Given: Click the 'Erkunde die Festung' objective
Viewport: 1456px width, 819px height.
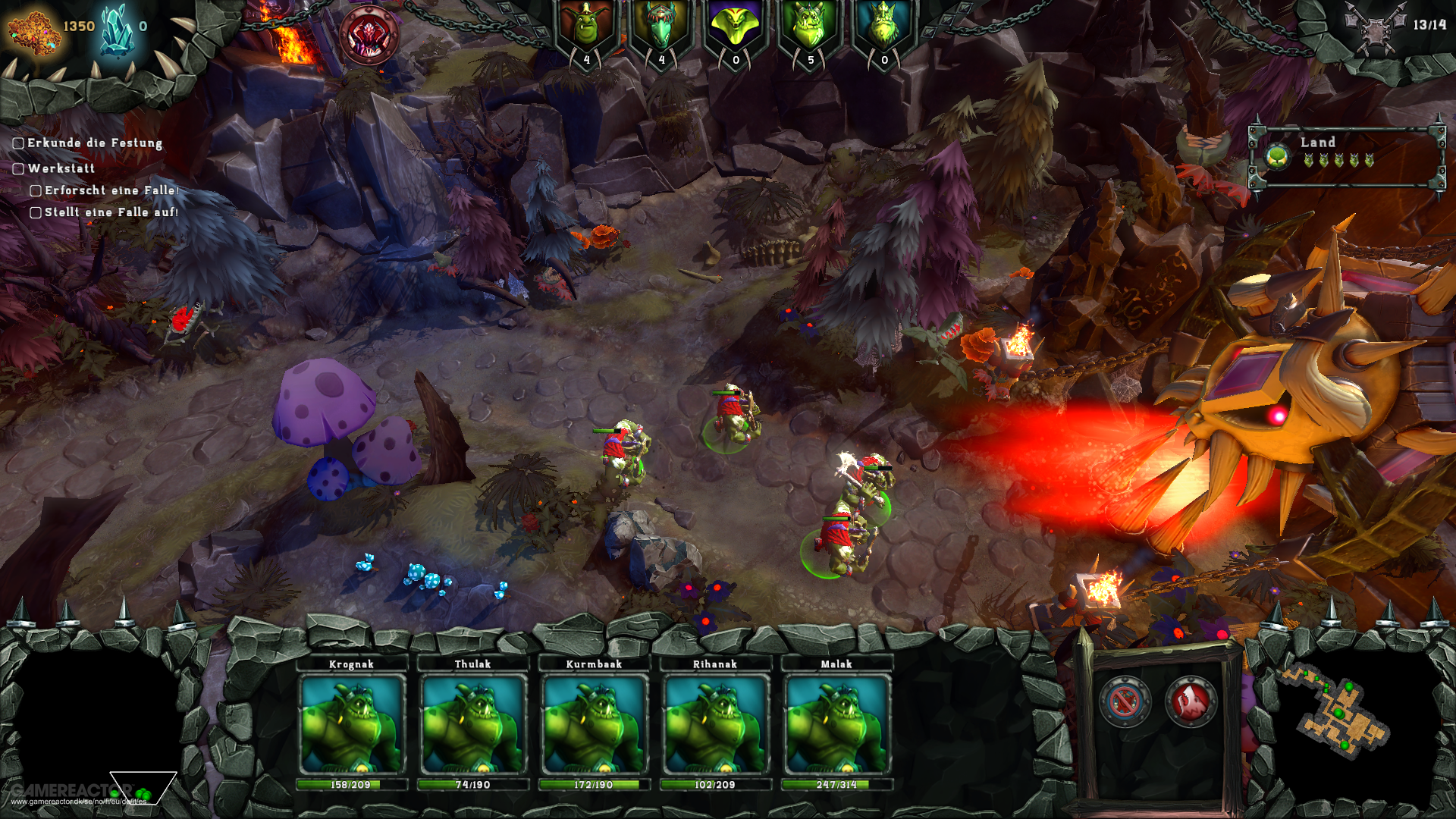Looking at the screenshot, I should (95, 143).
